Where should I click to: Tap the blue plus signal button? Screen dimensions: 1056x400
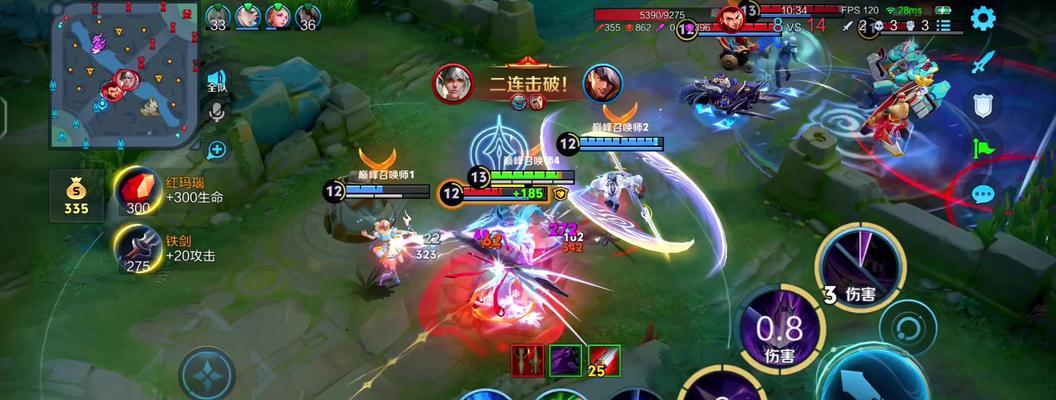tap(216, 150)
